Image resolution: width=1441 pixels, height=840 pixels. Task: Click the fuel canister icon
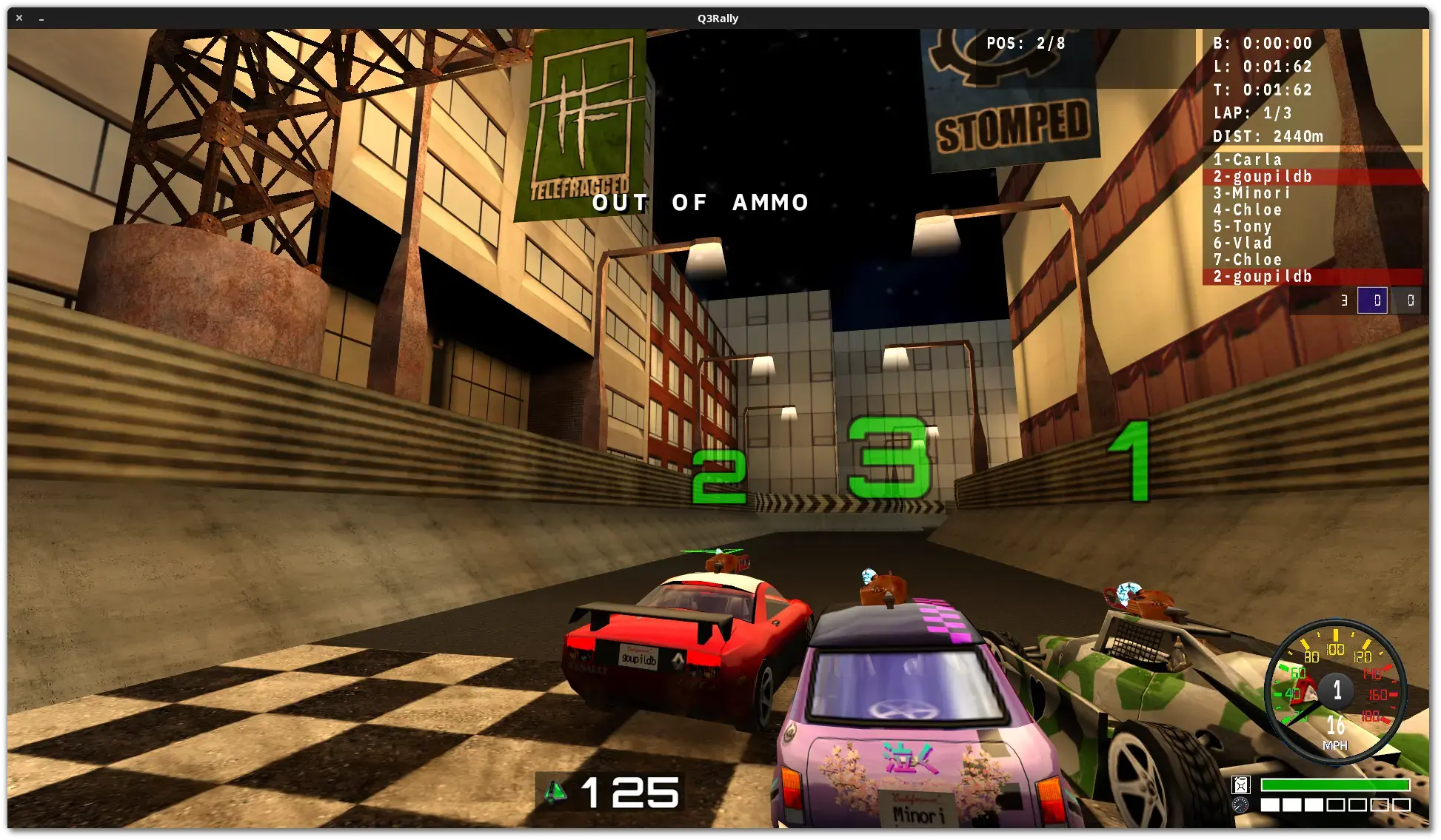pyautogui.click(x=1241, y=785)
